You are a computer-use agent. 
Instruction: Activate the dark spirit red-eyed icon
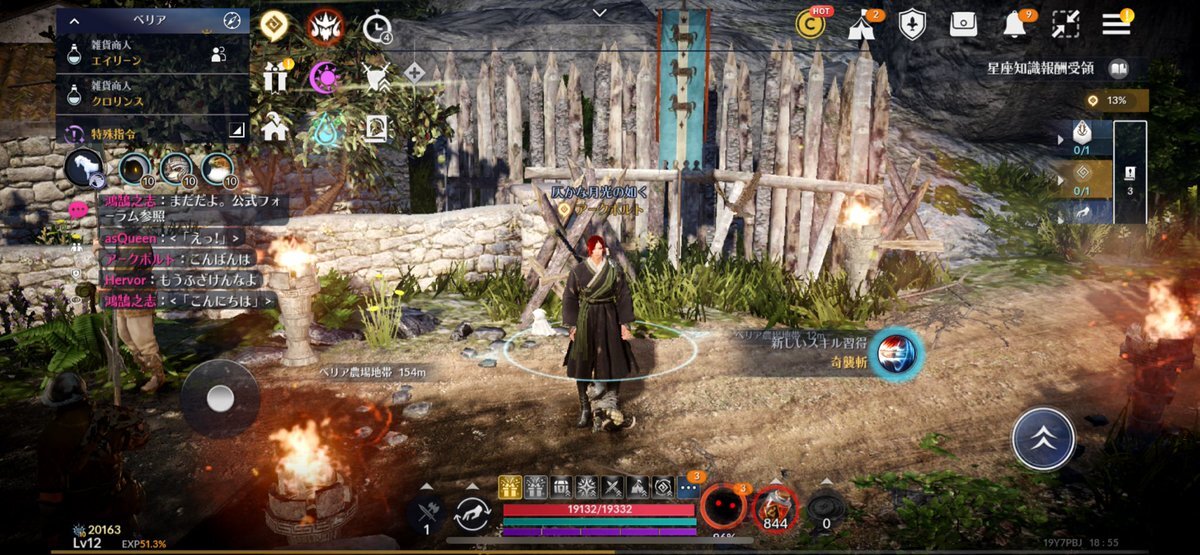click(722, 506)
